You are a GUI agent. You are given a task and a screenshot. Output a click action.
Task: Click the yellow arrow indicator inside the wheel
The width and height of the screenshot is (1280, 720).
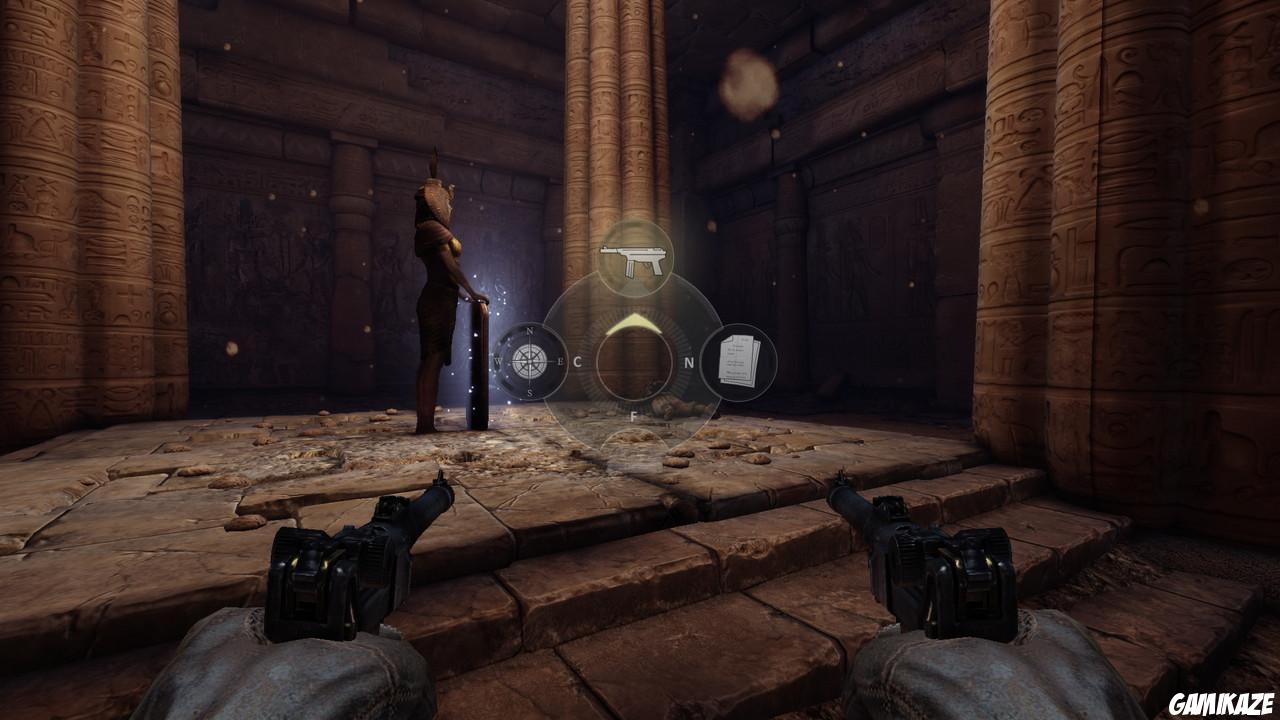pos(633,323)
